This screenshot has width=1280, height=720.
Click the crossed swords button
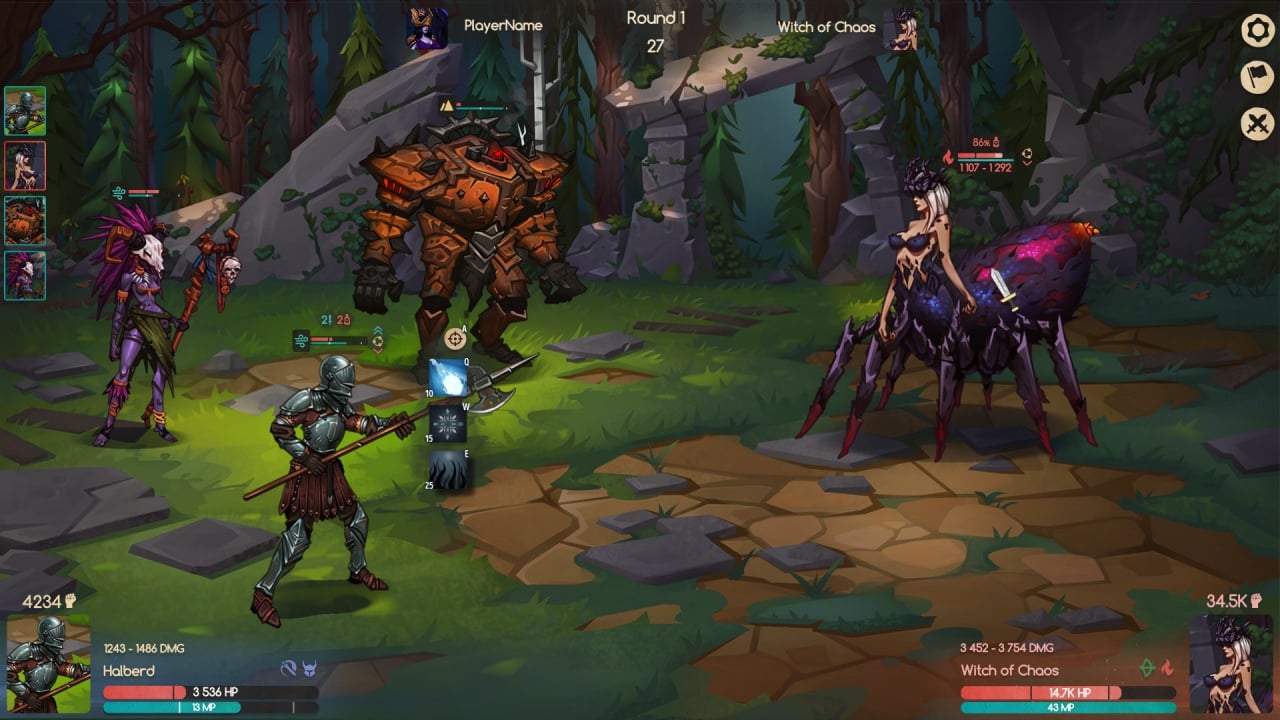pyautogui.click(x=1256, y=124)
